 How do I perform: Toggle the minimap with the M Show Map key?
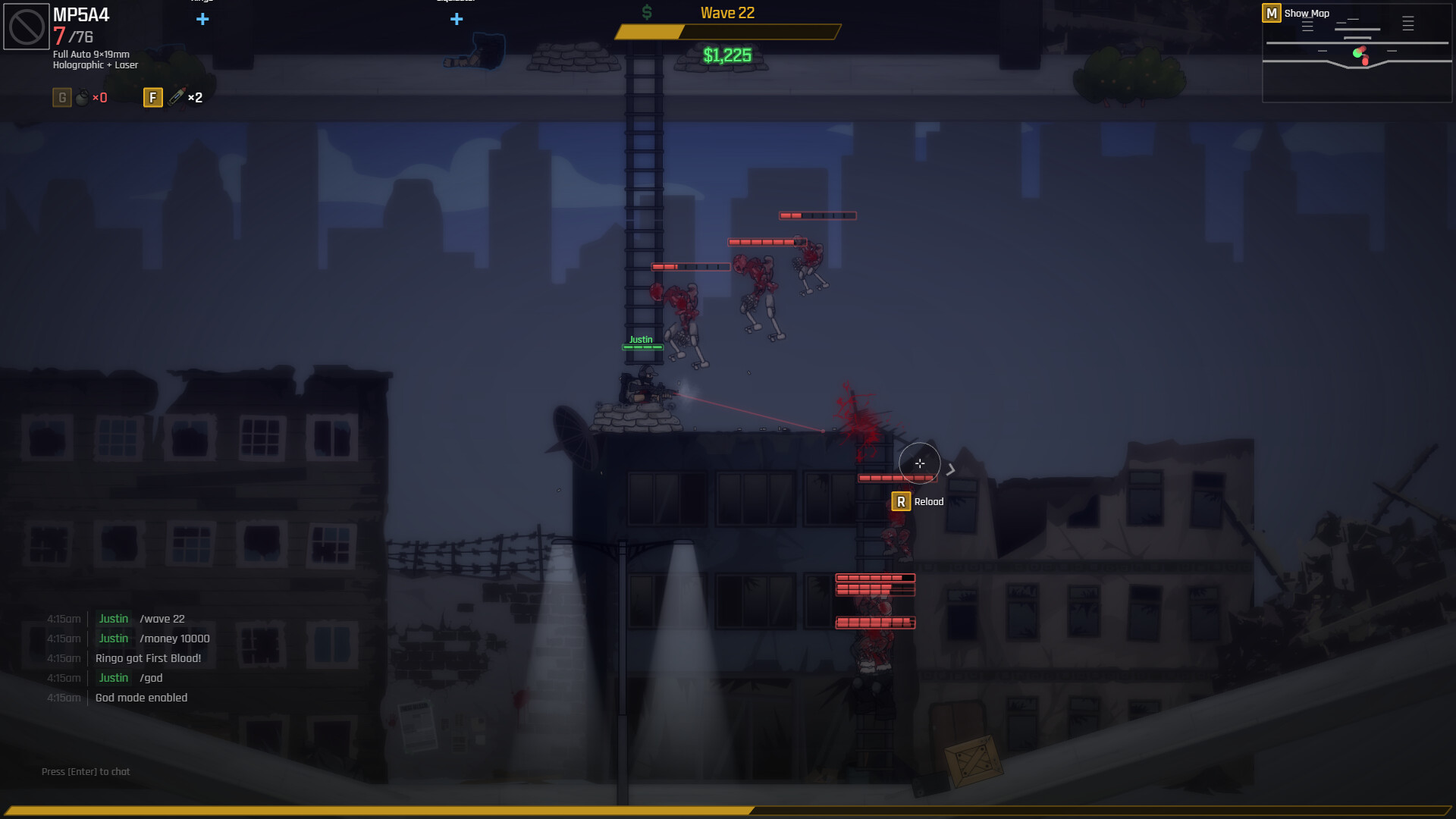(x=1271, y=13)
